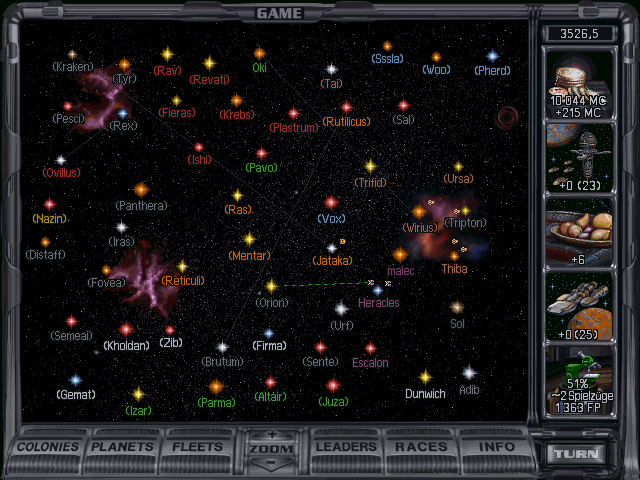
Task: Select the Orion star system
Action: 271,286
